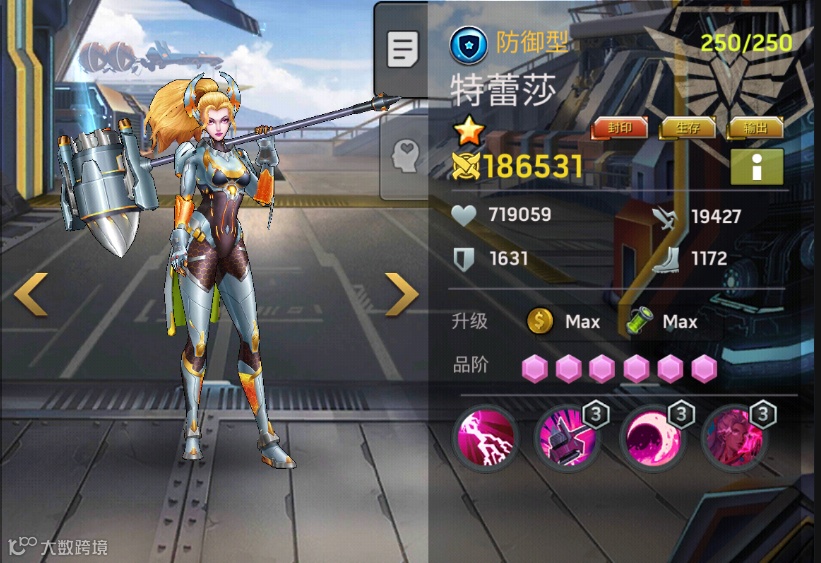Screen dimensions: 821x563
Task: Open the green info 'i' button
Action: (x=756, y=168)
